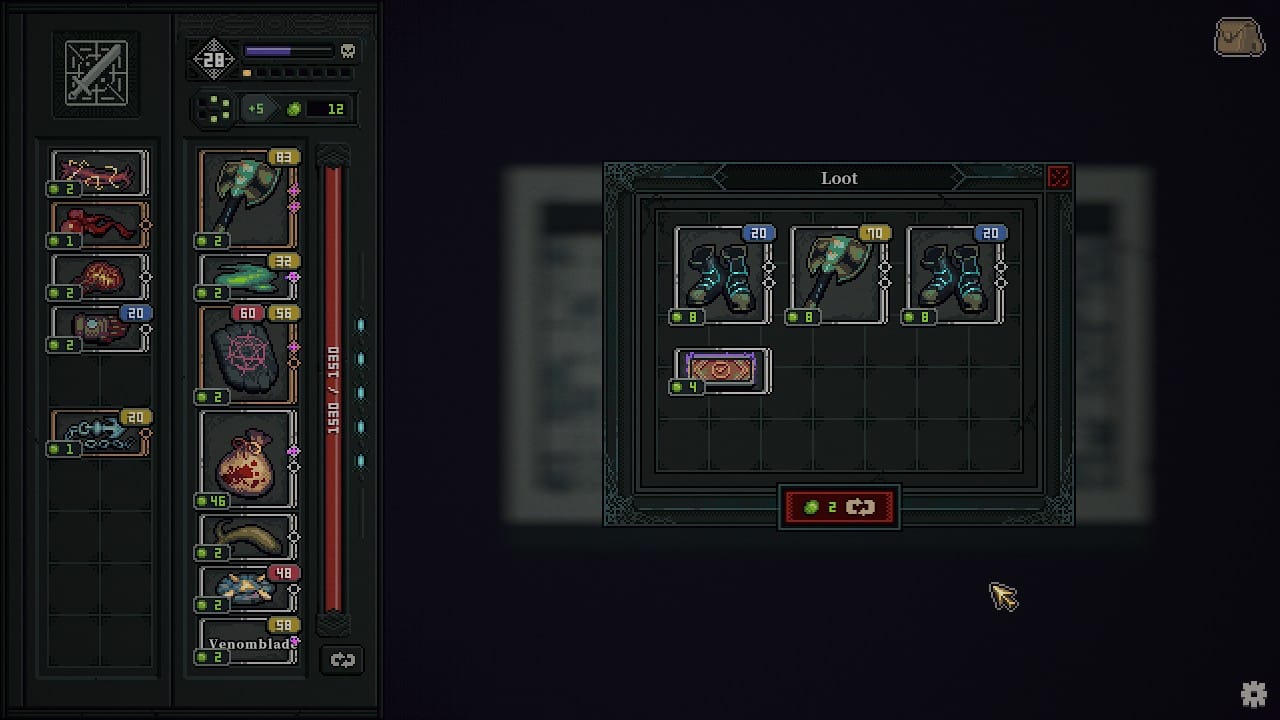Click the sword emblem panel icon
The height and width of the screenshot is (720, 1280).
(x=96, y=73)
